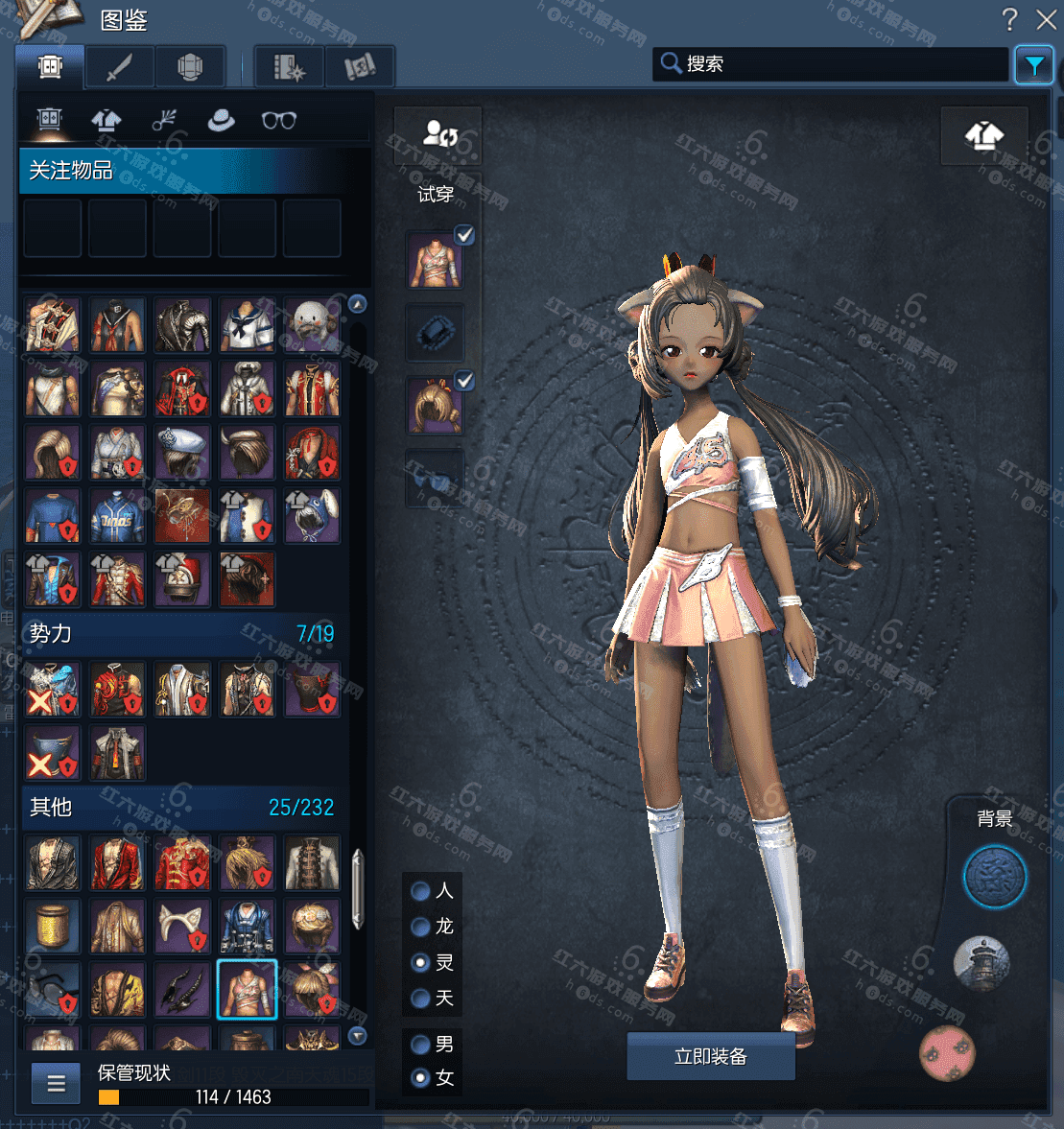Switch to the sword weapons tab

(119, 67)
